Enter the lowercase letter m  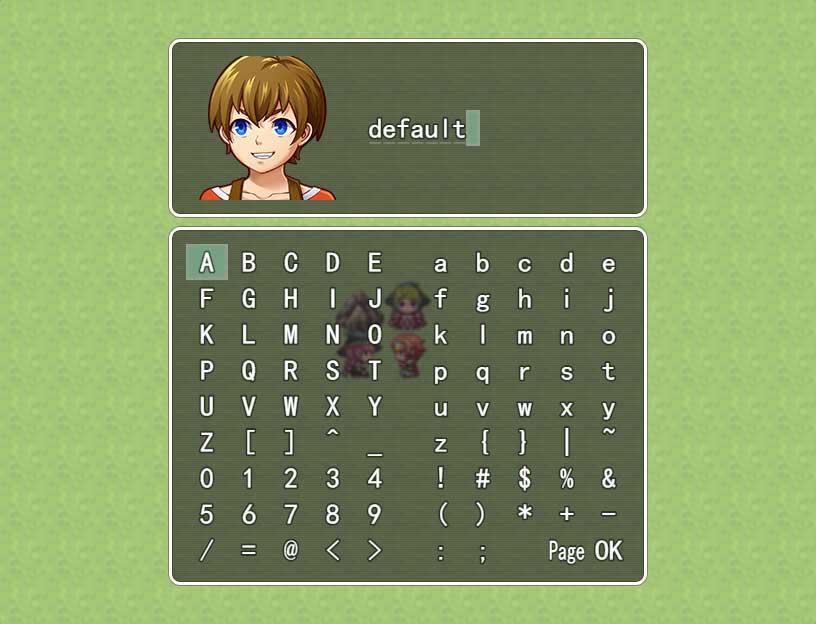[524, 335]
